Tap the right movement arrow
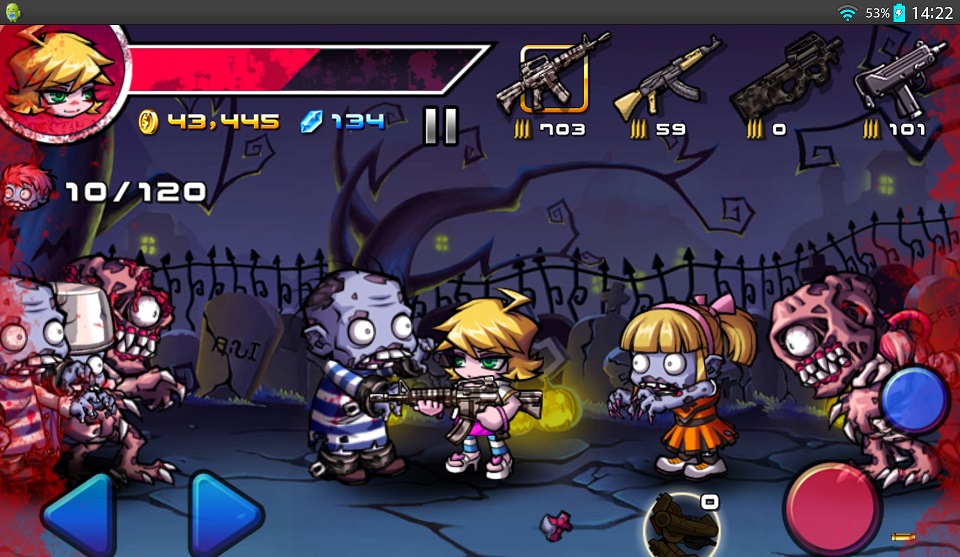 [x=225, y=515]
